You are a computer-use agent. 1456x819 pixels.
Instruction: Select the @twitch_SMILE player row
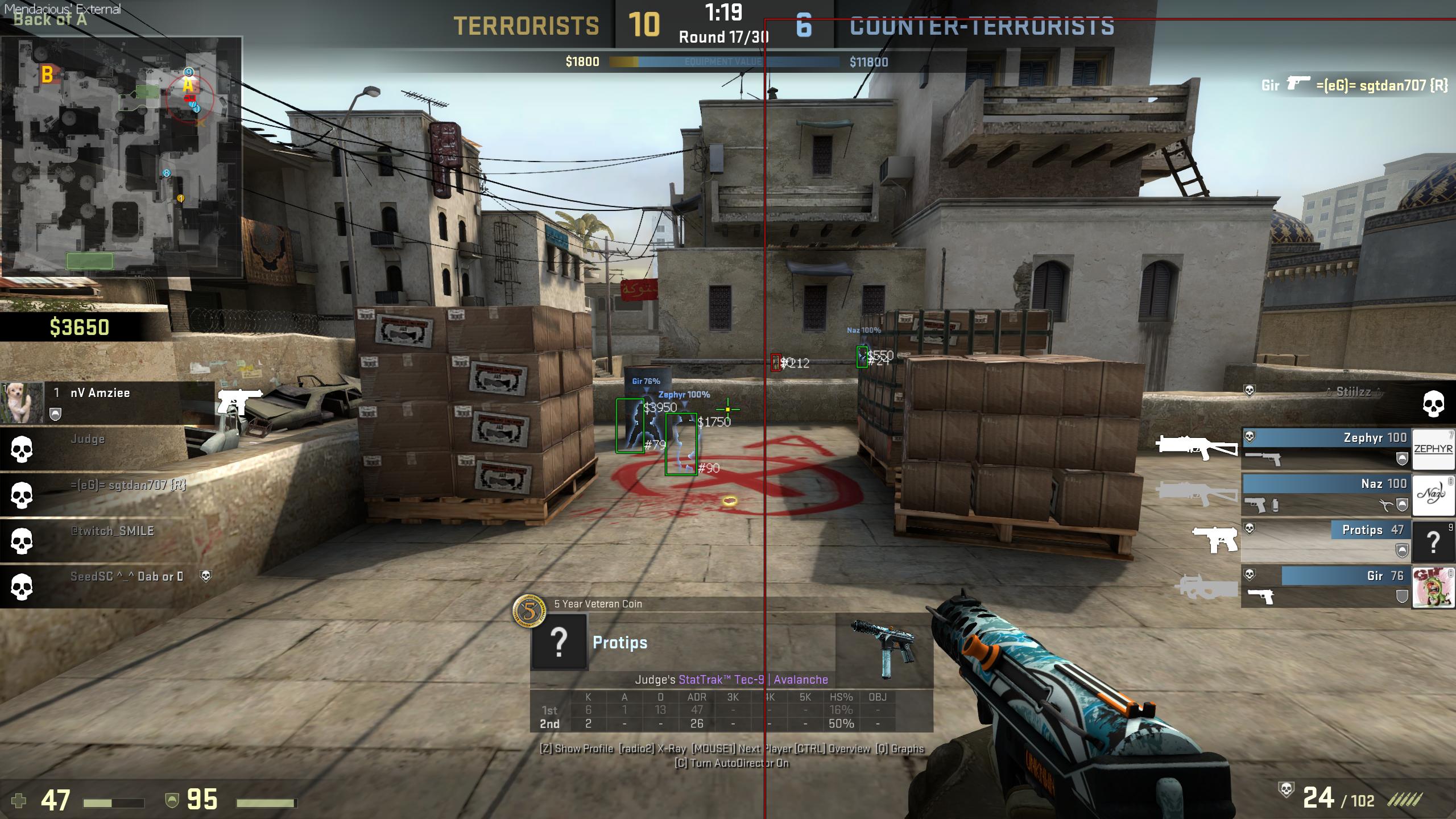click(108, 540)
